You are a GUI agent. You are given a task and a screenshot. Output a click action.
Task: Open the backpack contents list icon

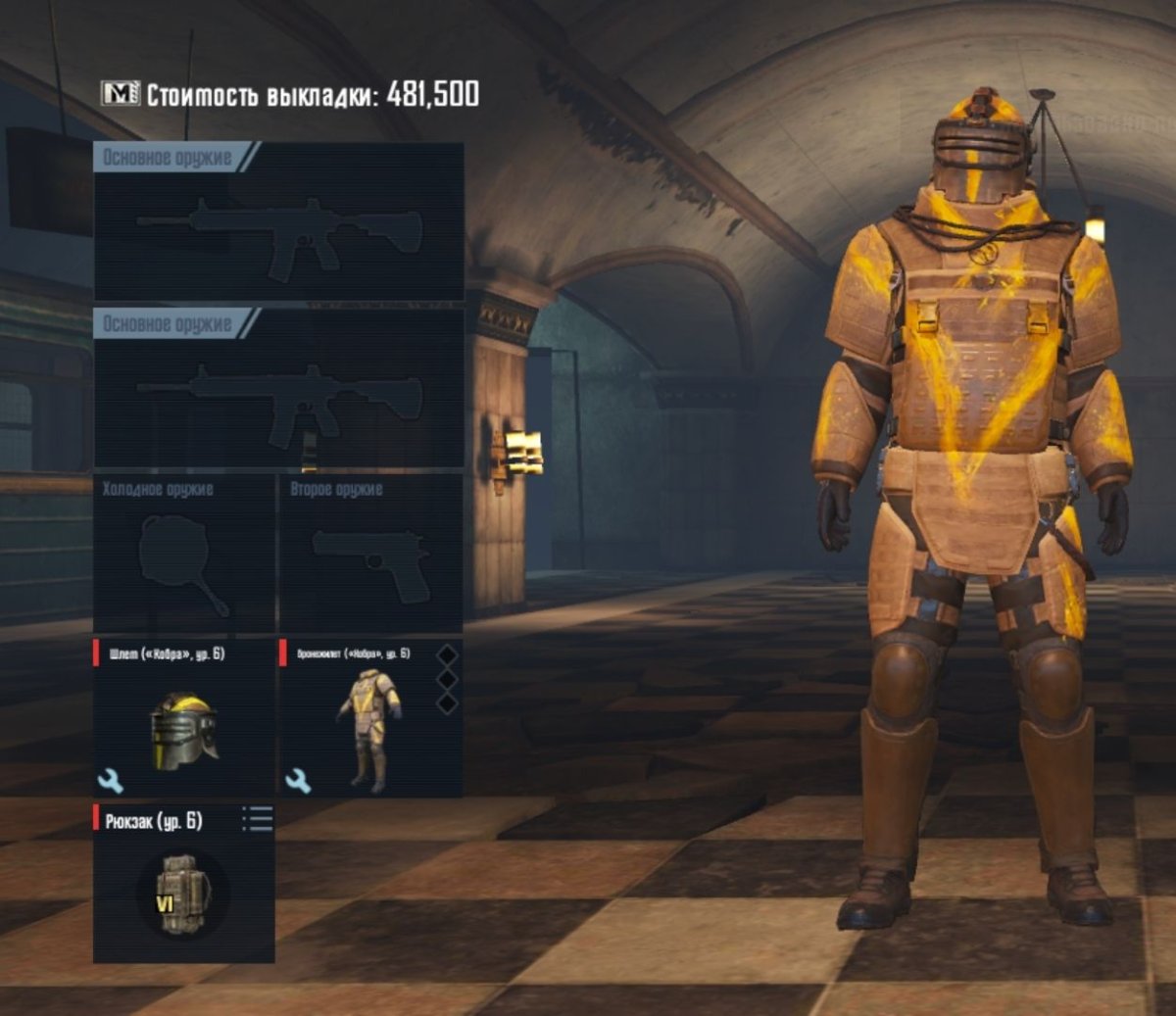[258, 819]
